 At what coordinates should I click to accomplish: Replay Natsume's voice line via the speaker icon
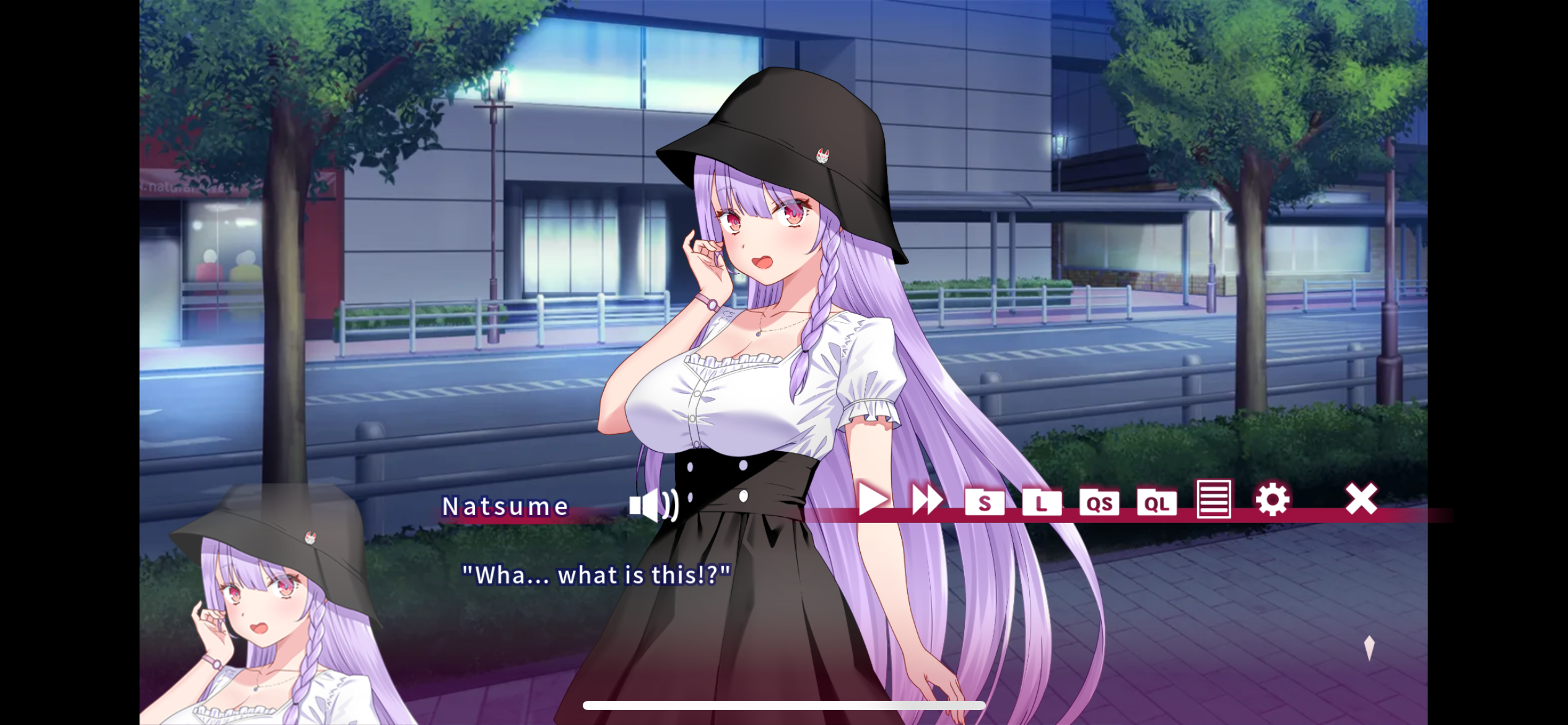(652, 505)
